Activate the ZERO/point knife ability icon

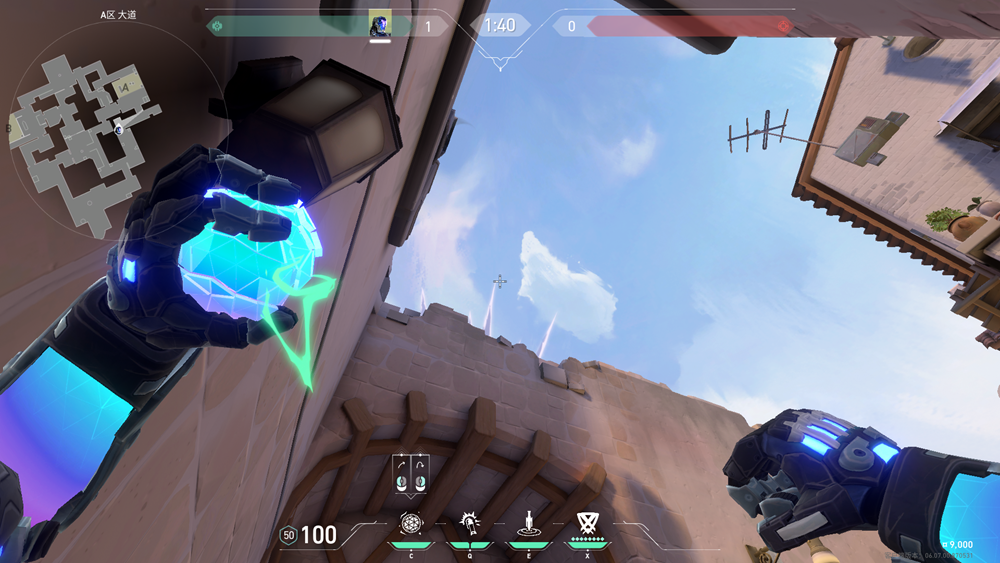click(x=528, y=522)
